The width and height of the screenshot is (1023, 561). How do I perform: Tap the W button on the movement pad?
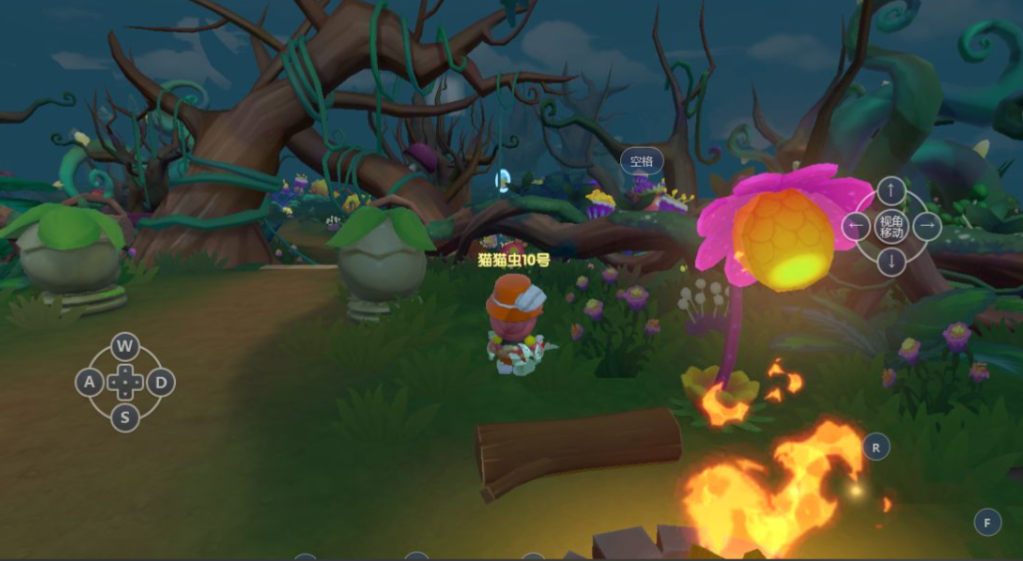[x=124, y=347]
